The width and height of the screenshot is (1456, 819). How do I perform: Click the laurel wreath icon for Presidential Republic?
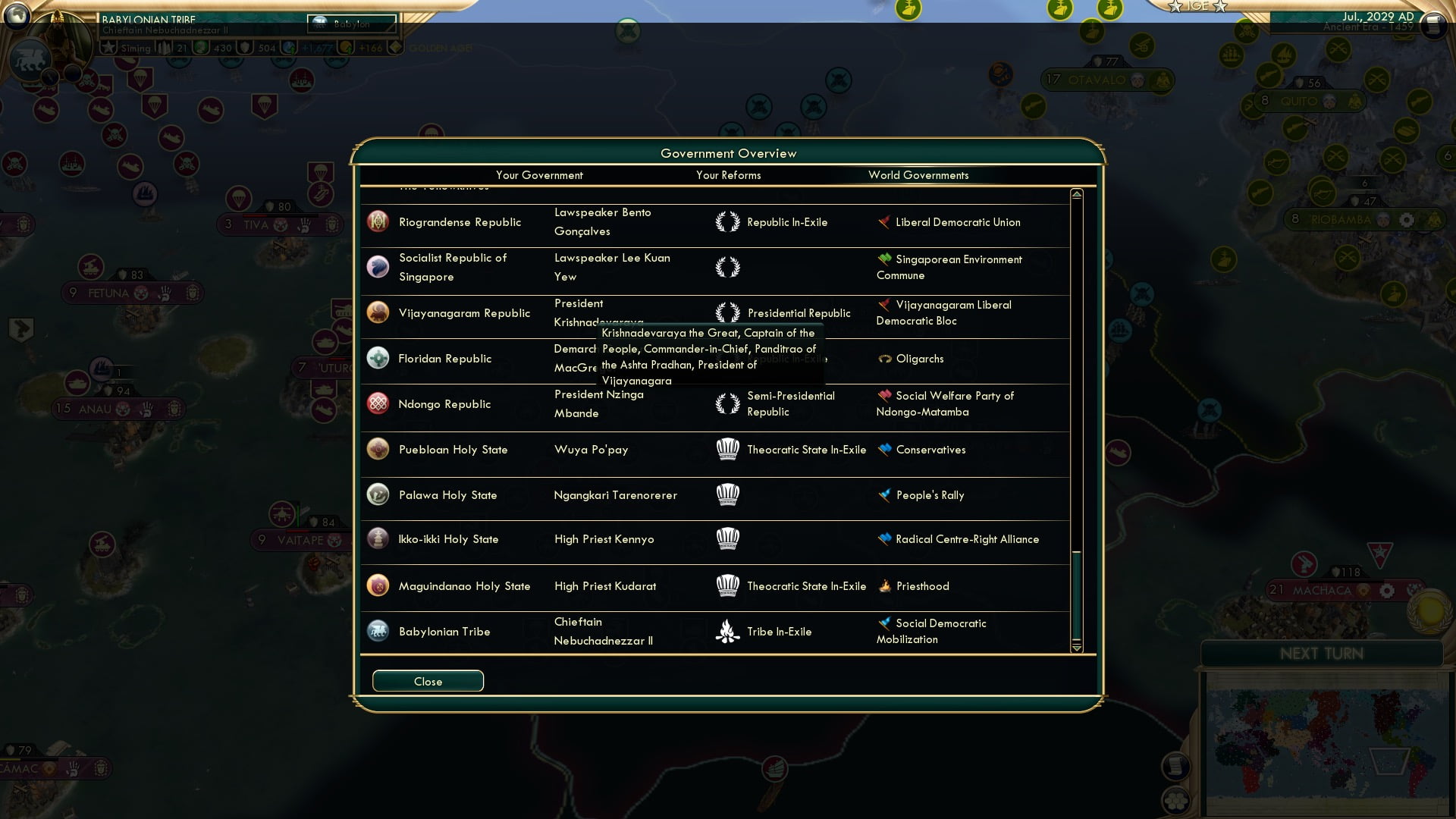pos(727,312)
